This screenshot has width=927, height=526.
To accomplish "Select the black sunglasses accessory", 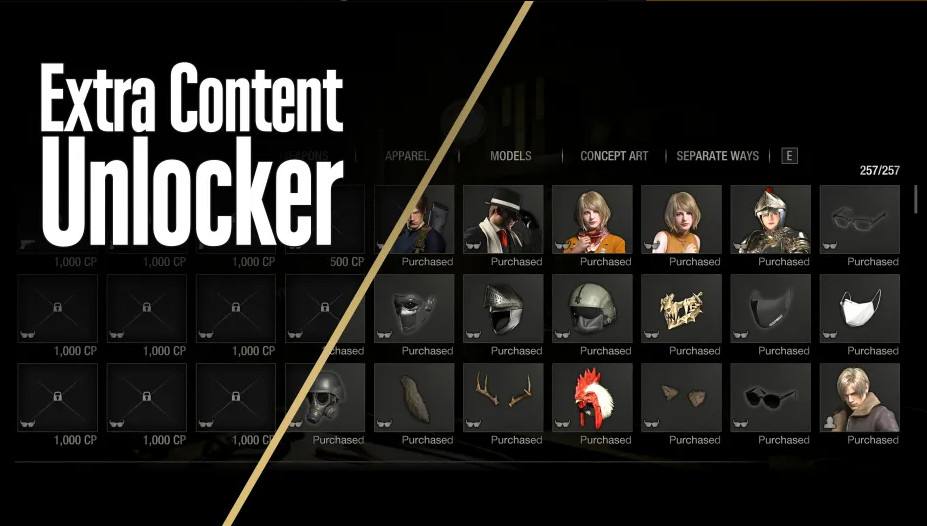I will pyautogui.click(x=770, y=397).
